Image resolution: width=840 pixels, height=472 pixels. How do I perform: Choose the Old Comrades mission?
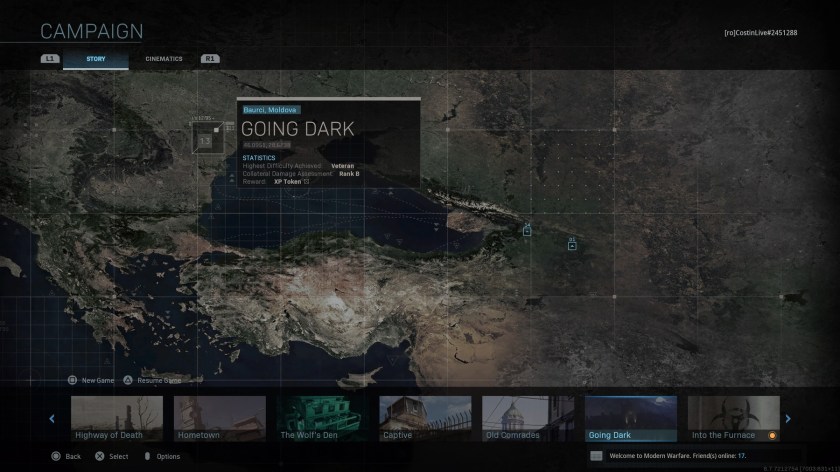pos(528,419)
